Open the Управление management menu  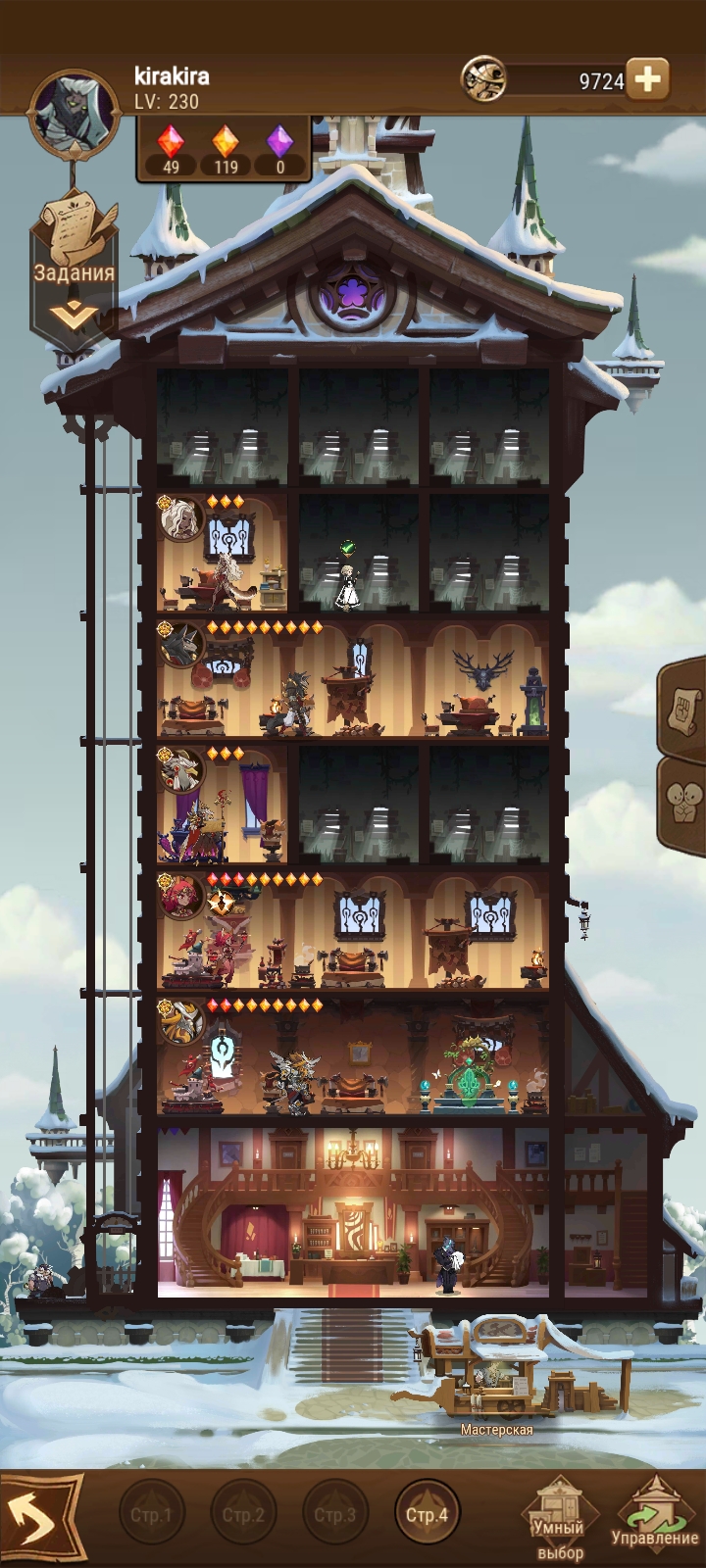655,1518
